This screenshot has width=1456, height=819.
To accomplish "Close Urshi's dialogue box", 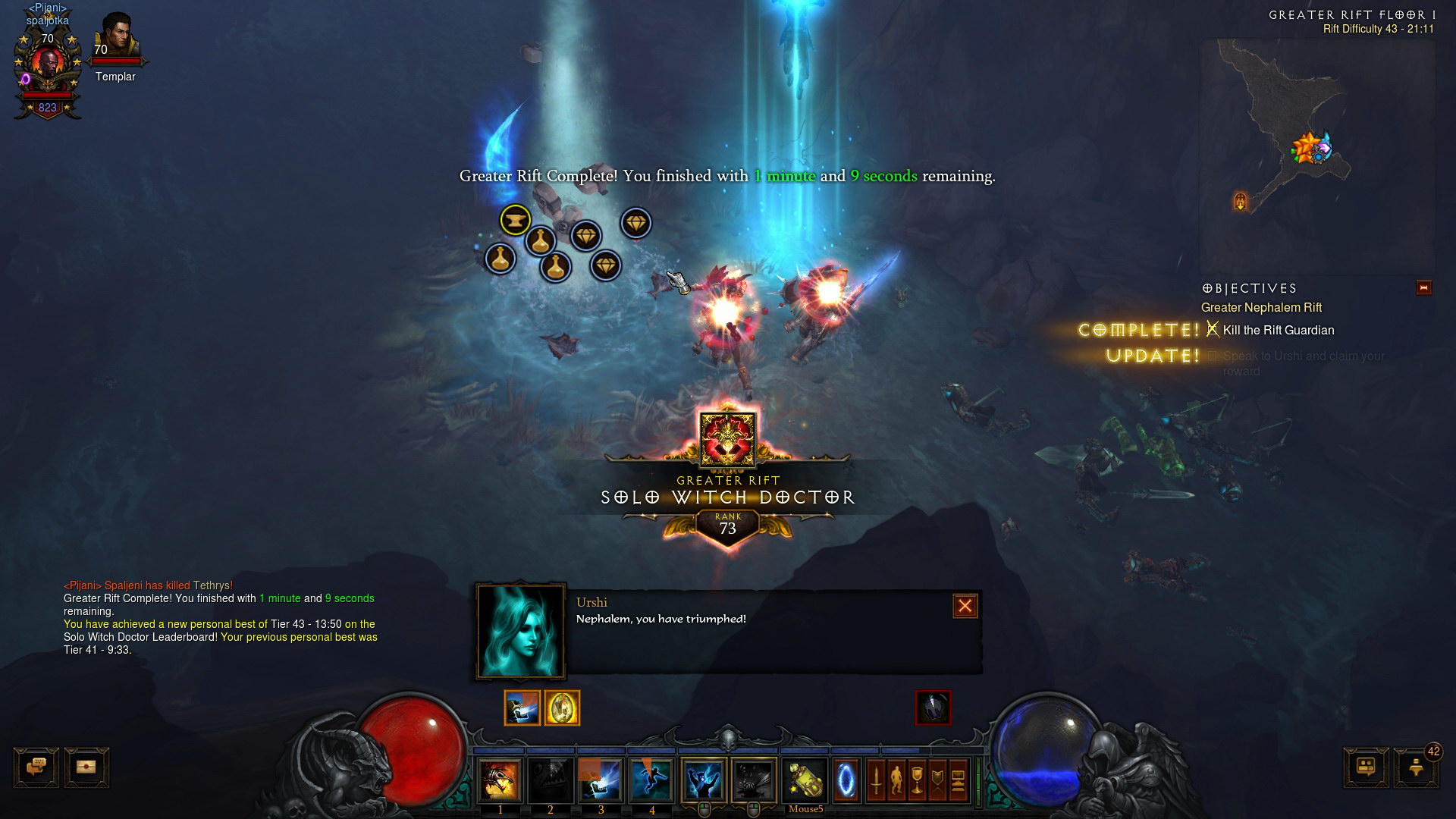I will click(x=965, y=606).
